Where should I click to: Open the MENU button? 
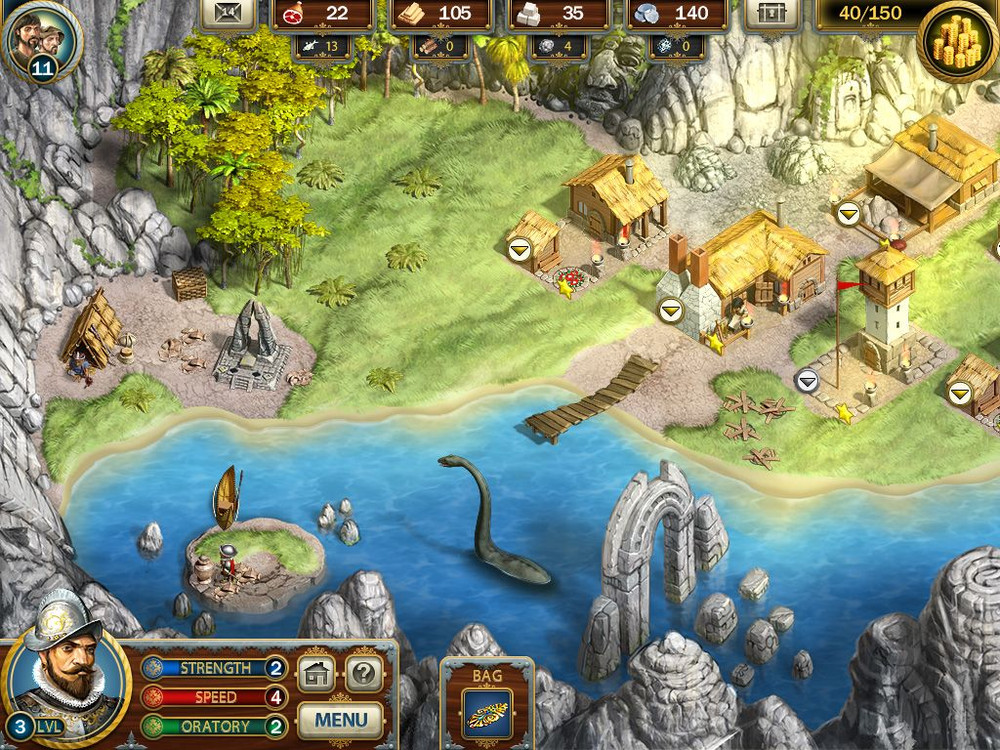click(x=340, y=719)
